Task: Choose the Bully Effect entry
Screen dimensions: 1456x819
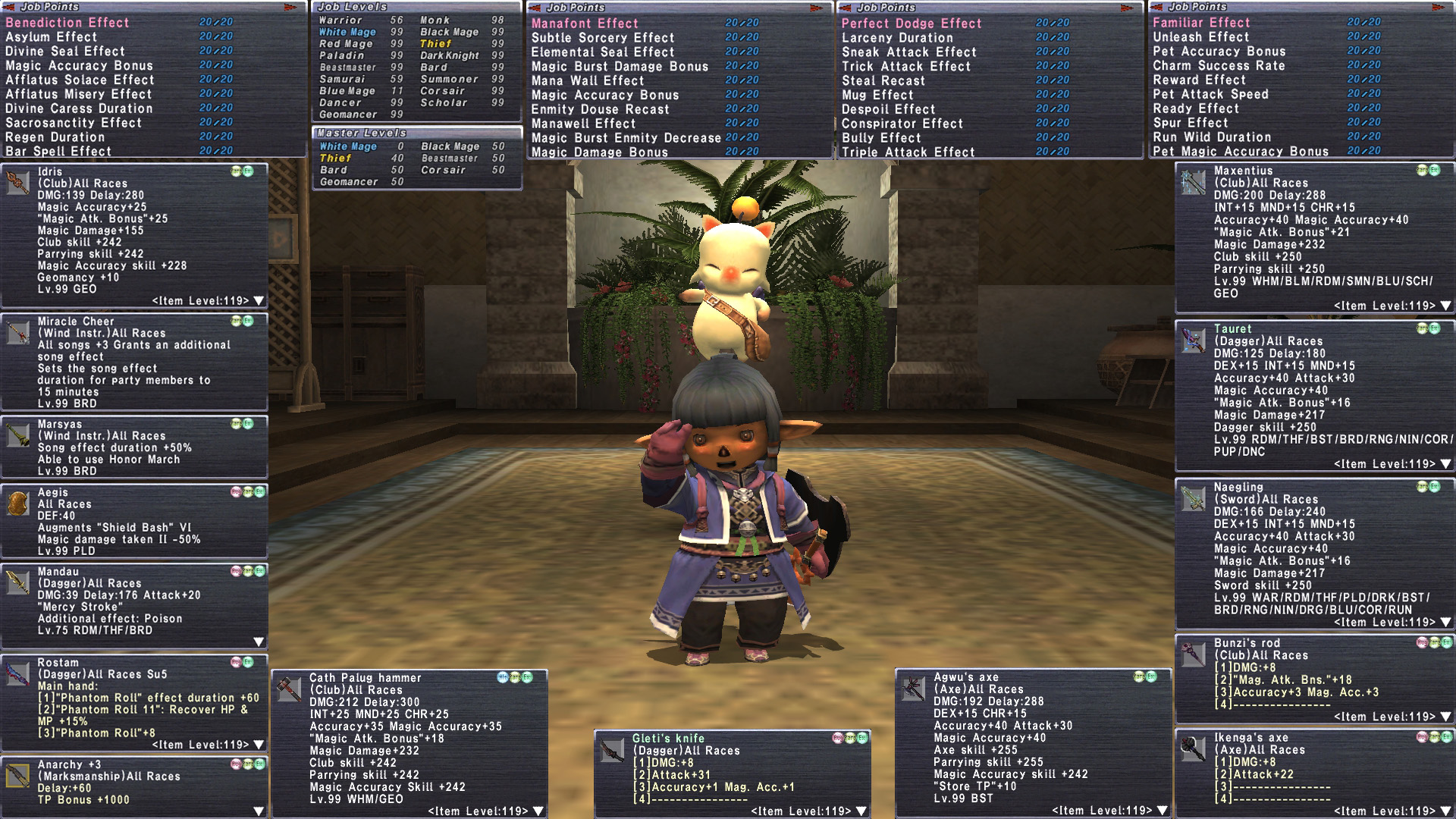Action: (881, 138)
